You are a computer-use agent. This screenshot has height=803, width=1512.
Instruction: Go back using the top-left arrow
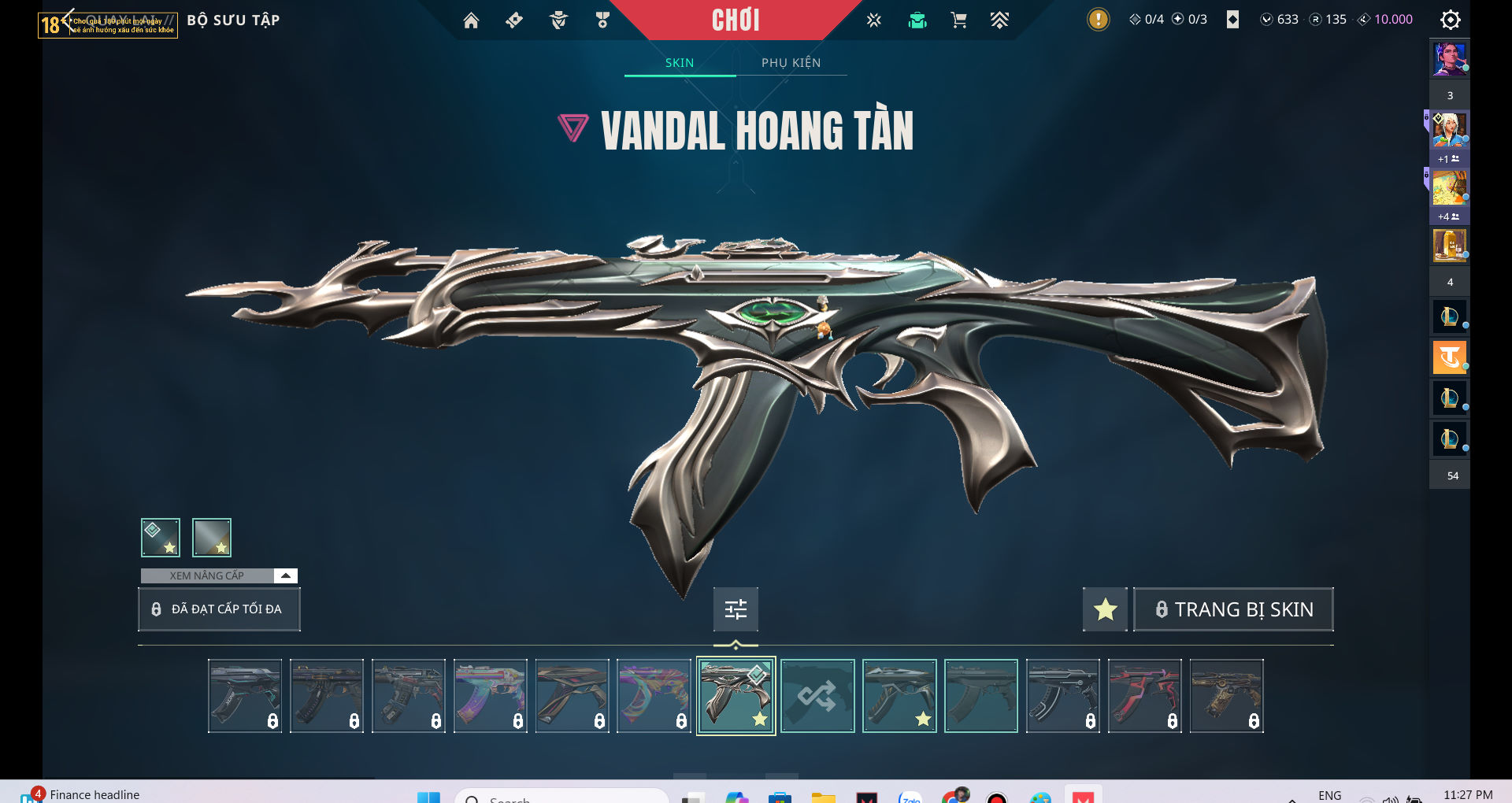(68, 19)
